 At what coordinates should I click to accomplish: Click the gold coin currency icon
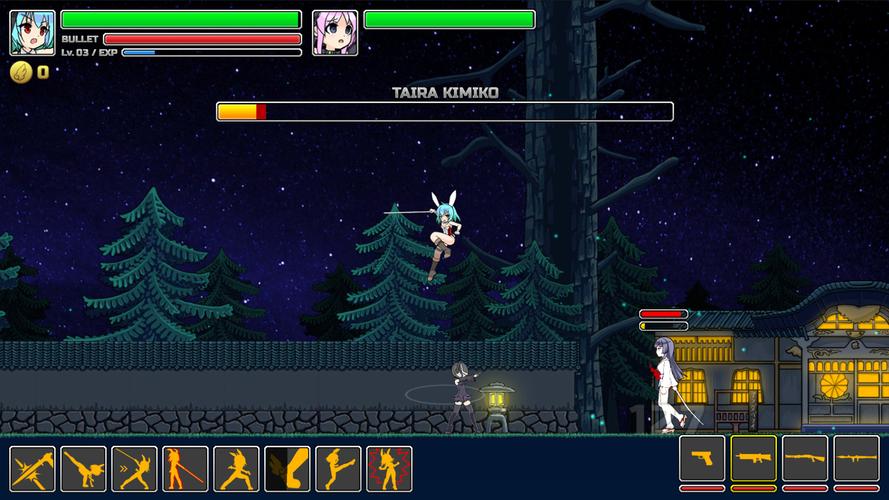[x=21, y=72]
